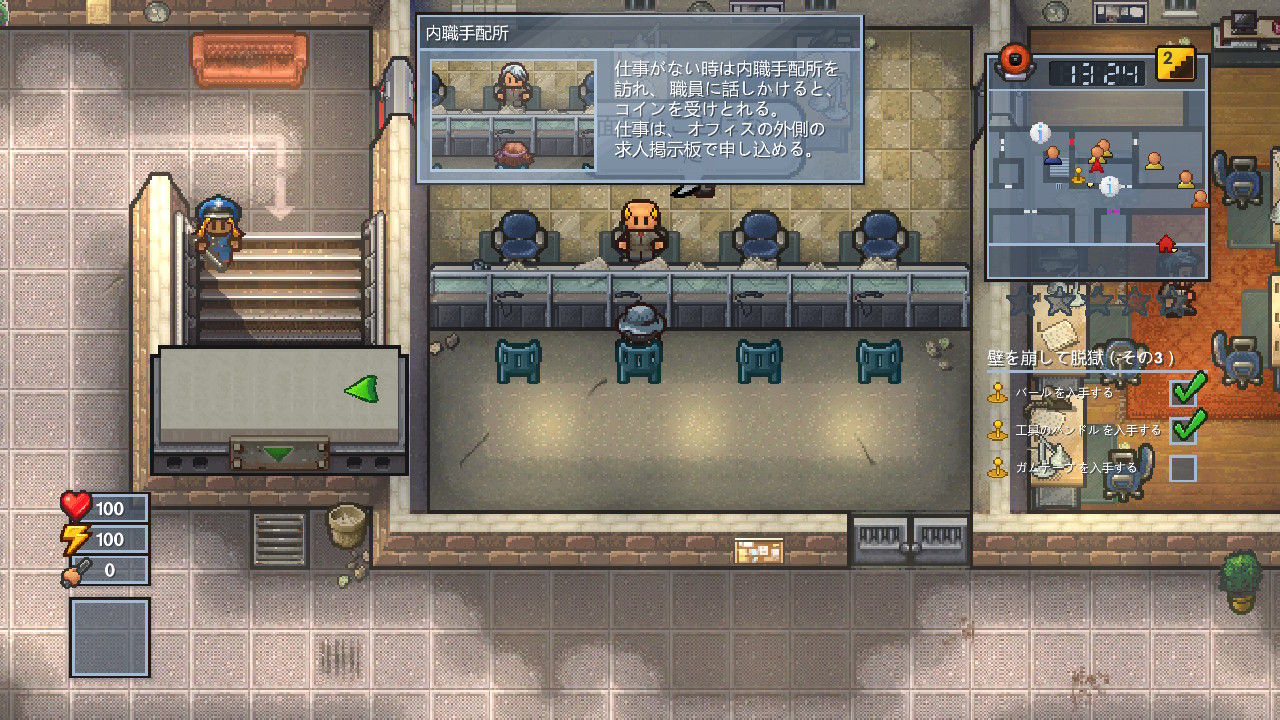Click the security camera icon above the minimap
1280x720 pixels.
click(x=1016, y=67)
